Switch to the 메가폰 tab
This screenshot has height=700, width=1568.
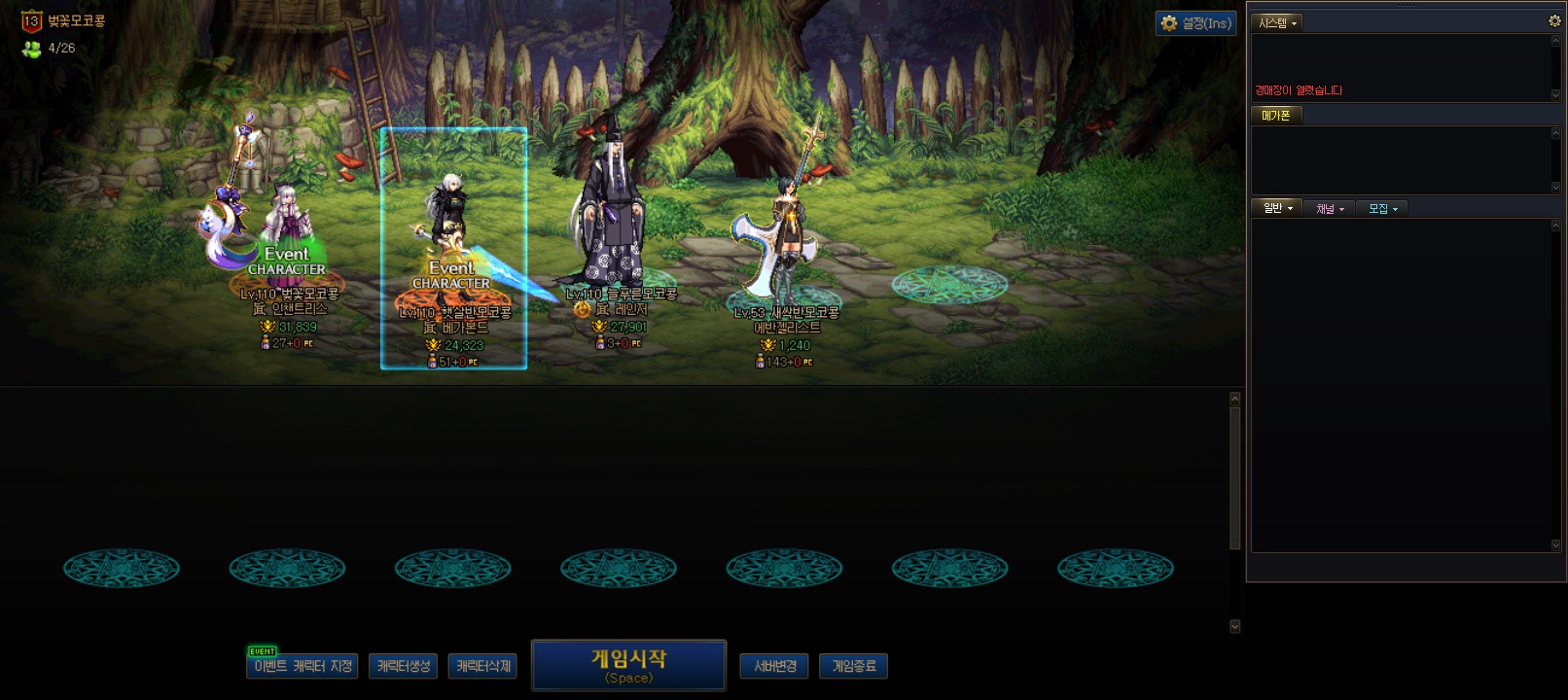click(x=1275, y=115)
